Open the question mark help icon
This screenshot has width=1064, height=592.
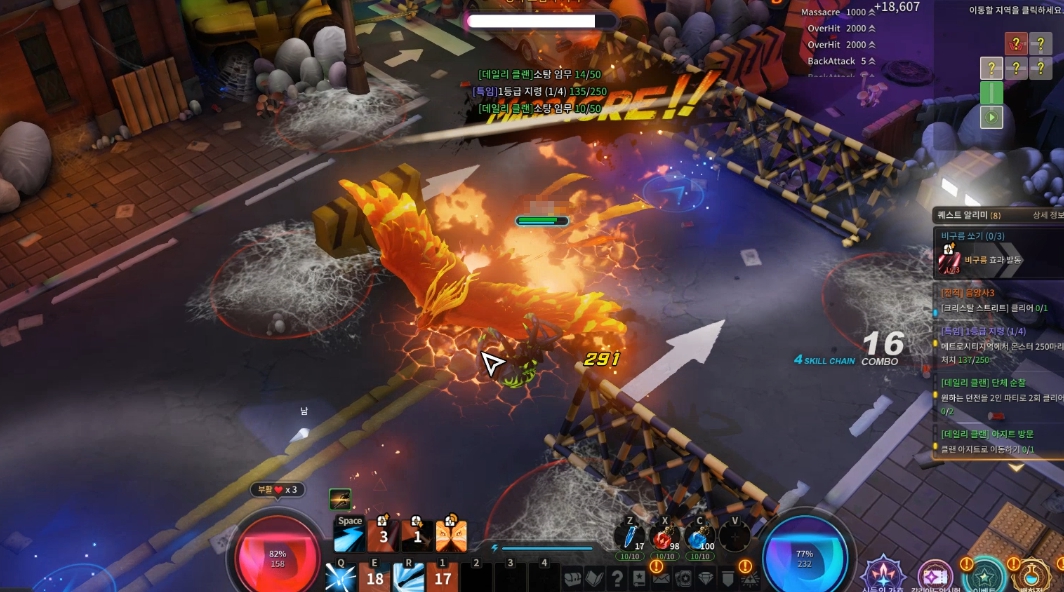(x=618, y=578)
